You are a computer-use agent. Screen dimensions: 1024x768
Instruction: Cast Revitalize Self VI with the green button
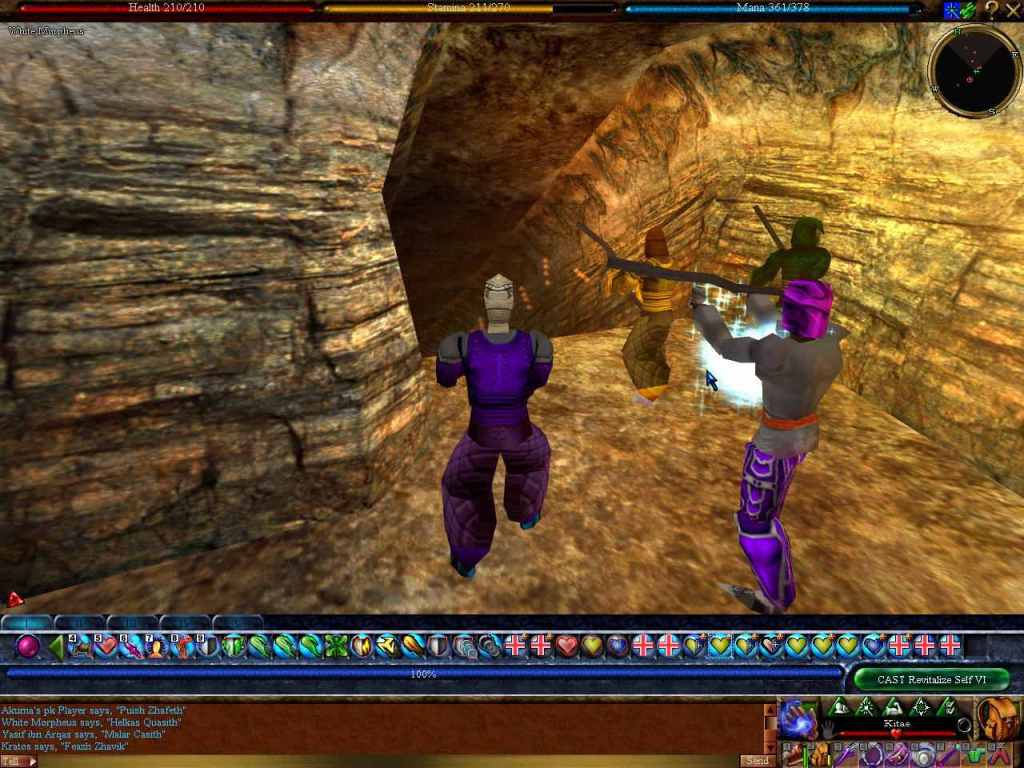point(931,679)
